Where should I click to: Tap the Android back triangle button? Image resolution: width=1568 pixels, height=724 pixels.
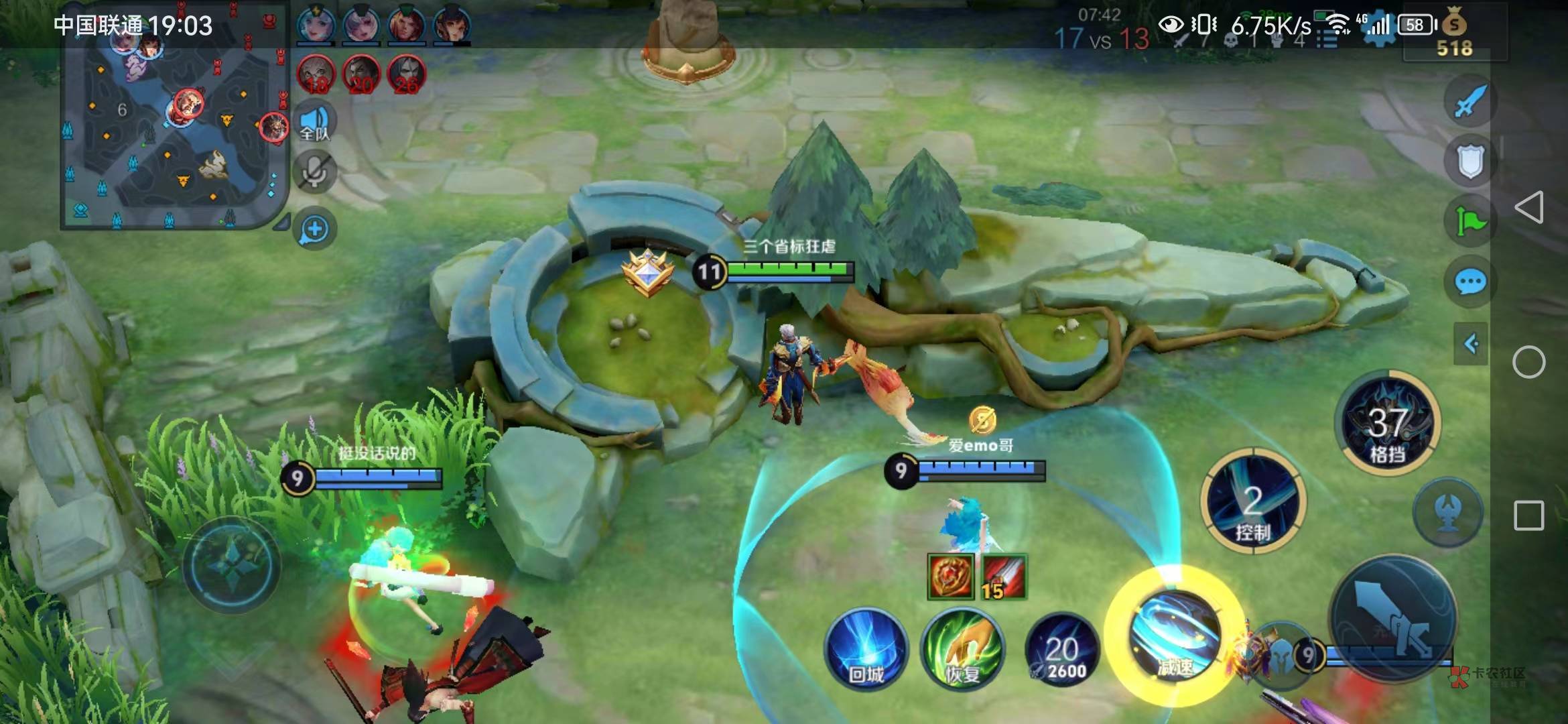(1529, 207)
